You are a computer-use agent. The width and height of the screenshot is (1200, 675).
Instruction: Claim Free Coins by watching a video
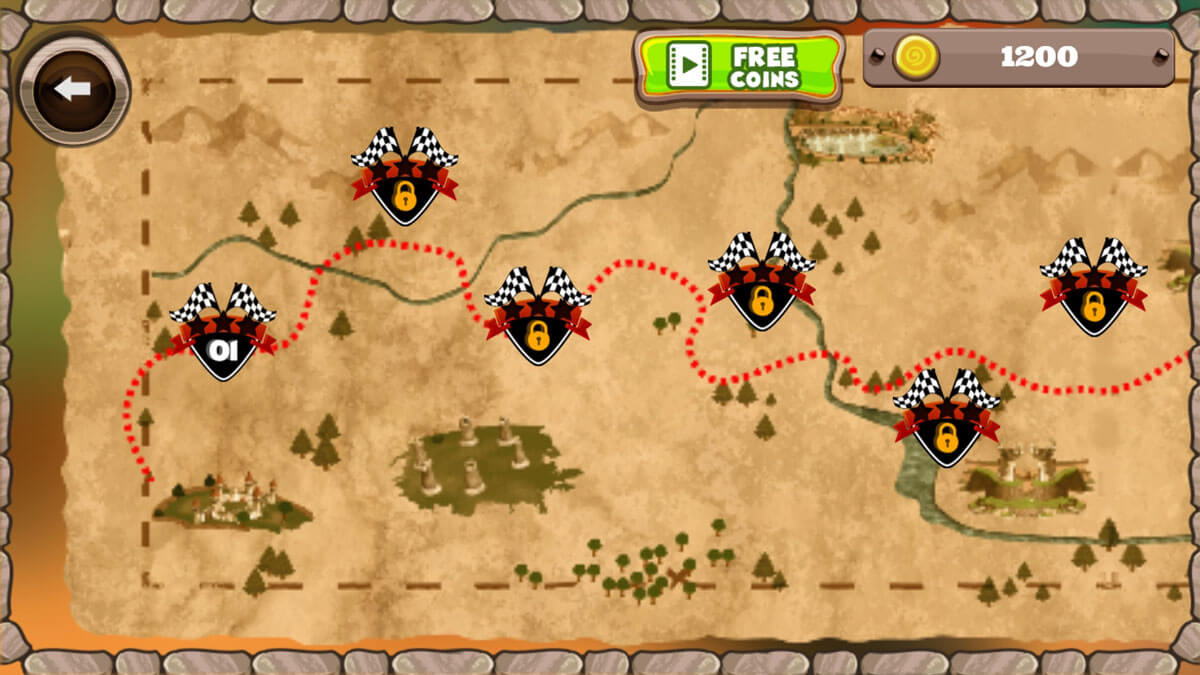[739, 66]
